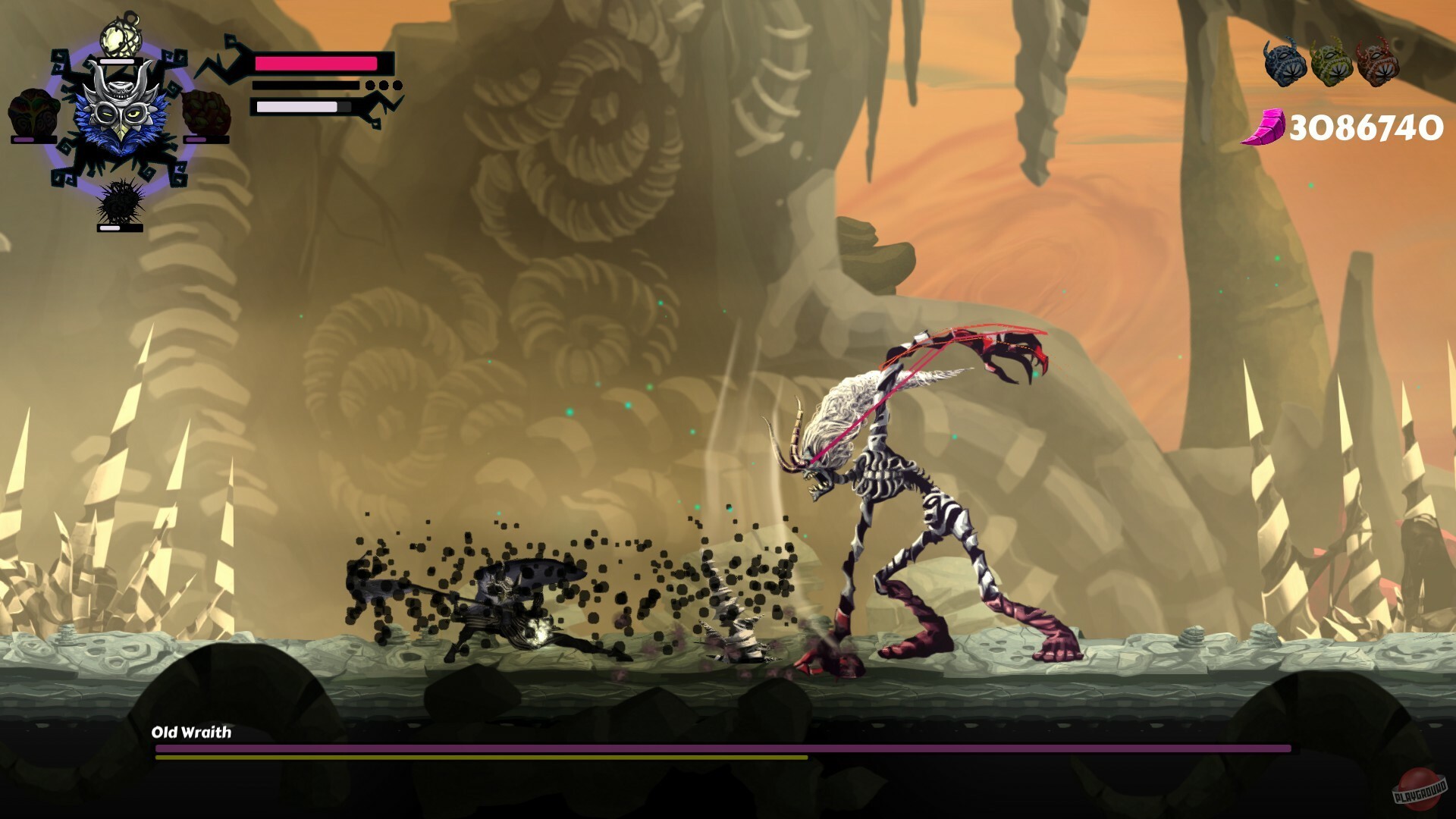Click the pink player health bar

pyautogui.click(x=316, y=62)
